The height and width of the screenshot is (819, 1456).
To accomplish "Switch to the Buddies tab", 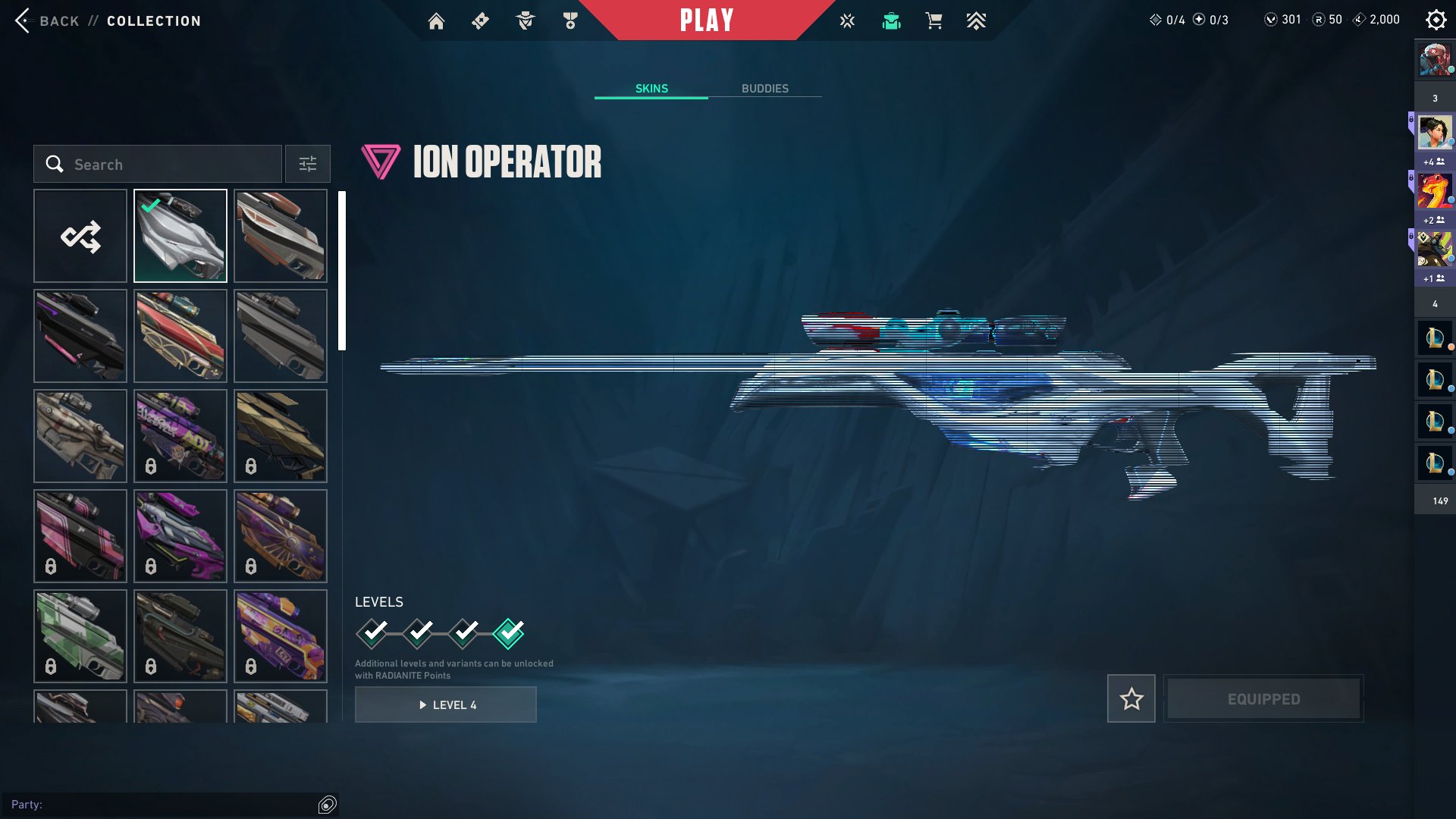I will 764,89.
